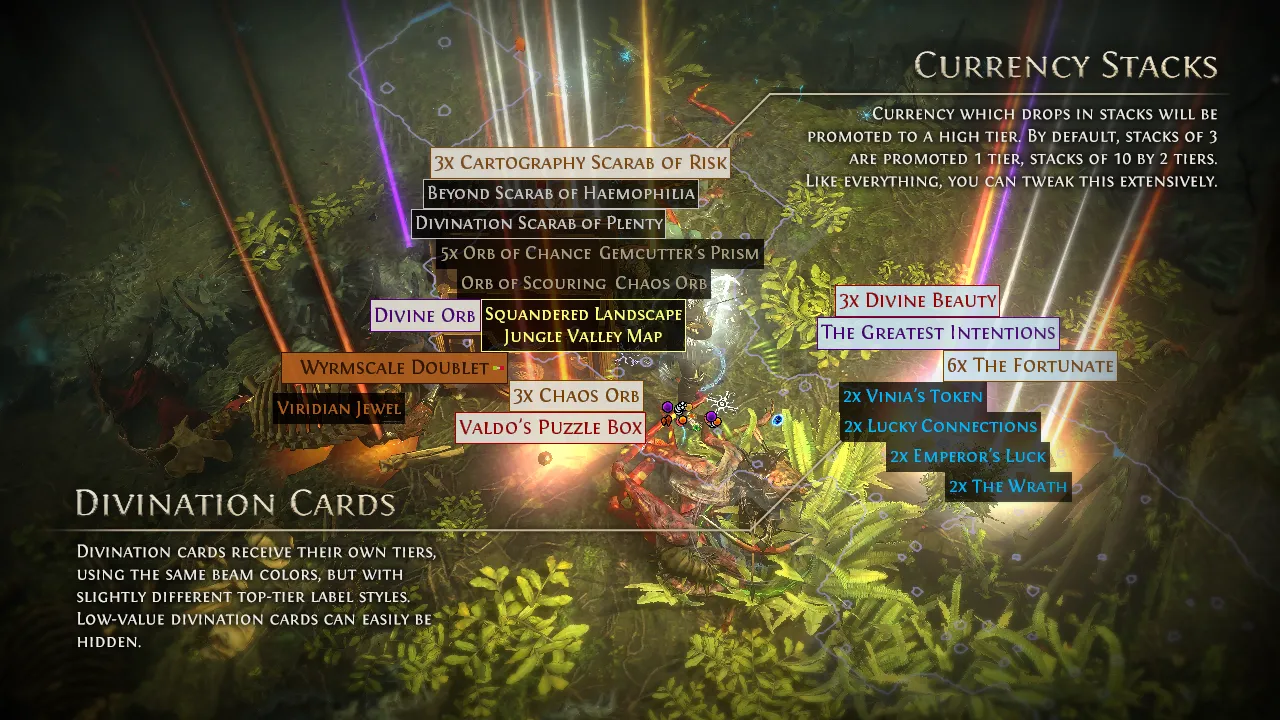The height and width of the screenshot is (720, 1280).
Task: Loot the 2x Emperor's Luck label
Action: click(967, 456)
